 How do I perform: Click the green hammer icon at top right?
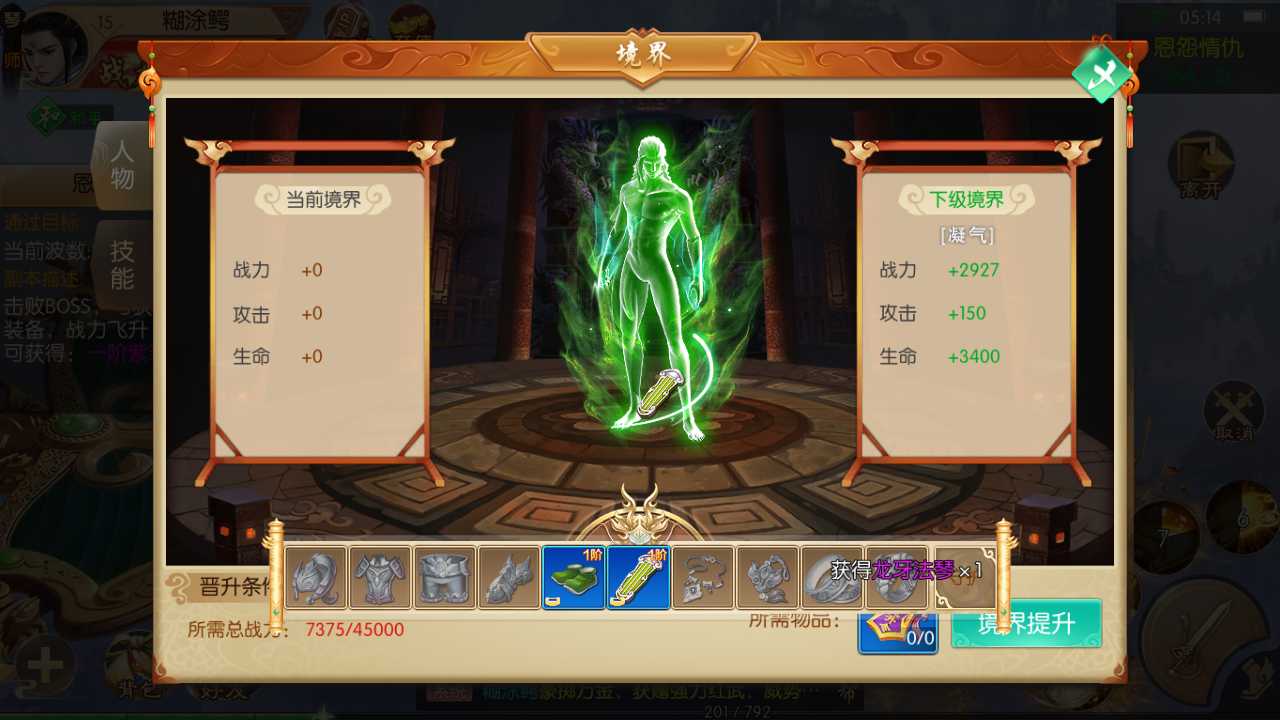click(x=1100, y=75)
